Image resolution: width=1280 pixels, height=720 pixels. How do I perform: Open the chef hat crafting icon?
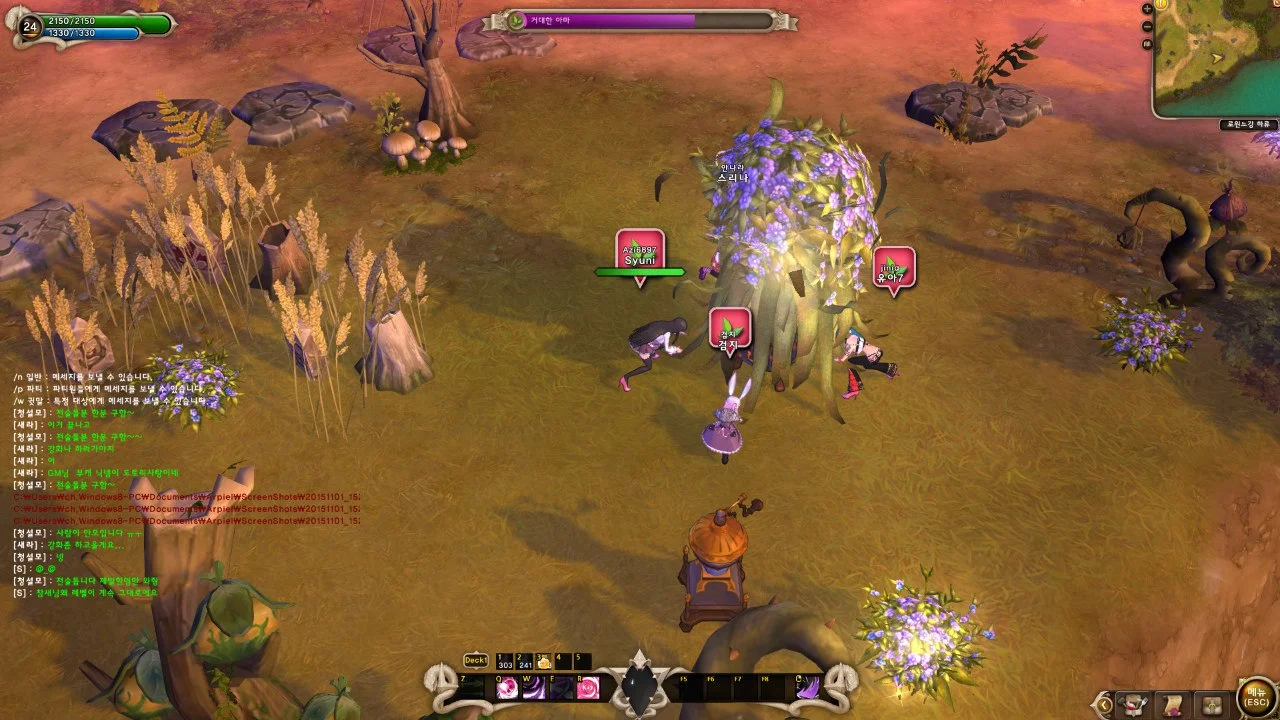click(1132, 704)
